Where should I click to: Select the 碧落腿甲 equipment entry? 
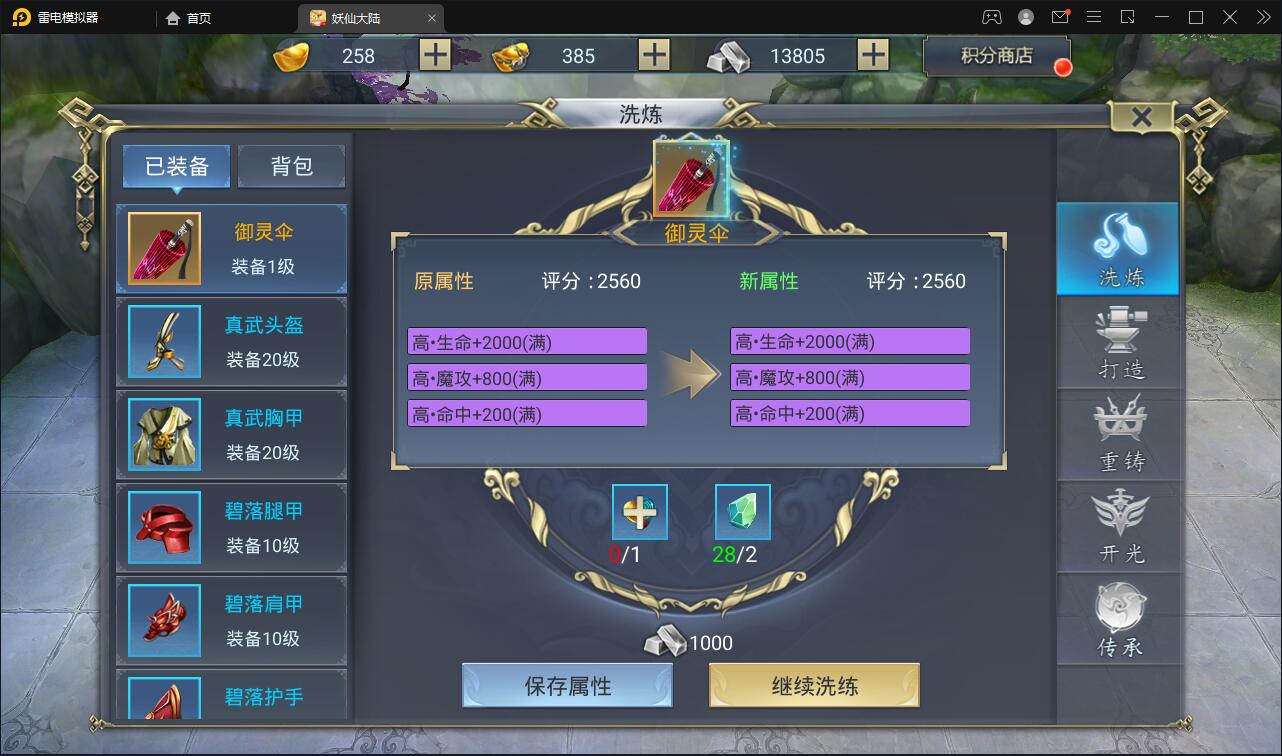[231, 528]
